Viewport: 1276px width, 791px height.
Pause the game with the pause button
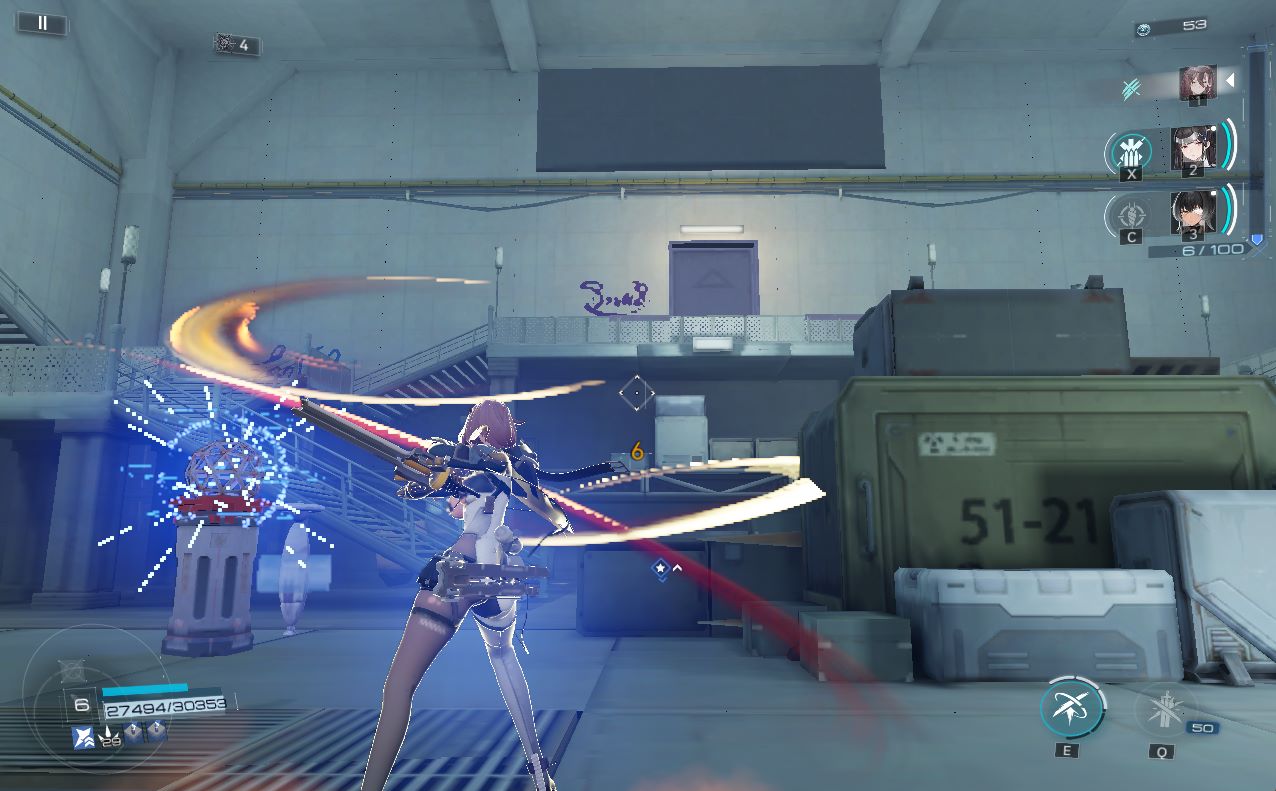tap(42, 23)
